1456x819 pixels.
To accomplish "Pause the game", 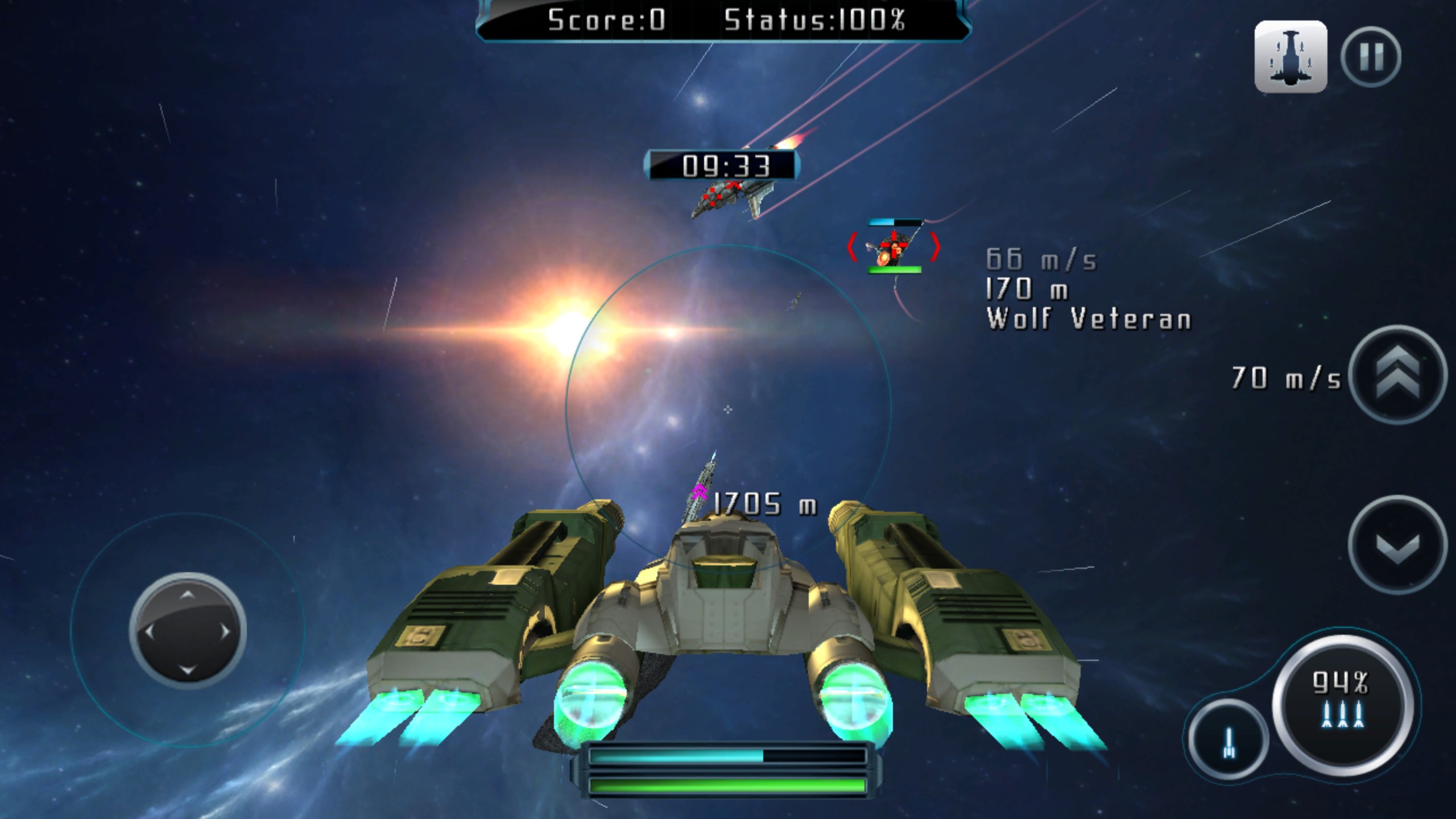I will 1371,57.
